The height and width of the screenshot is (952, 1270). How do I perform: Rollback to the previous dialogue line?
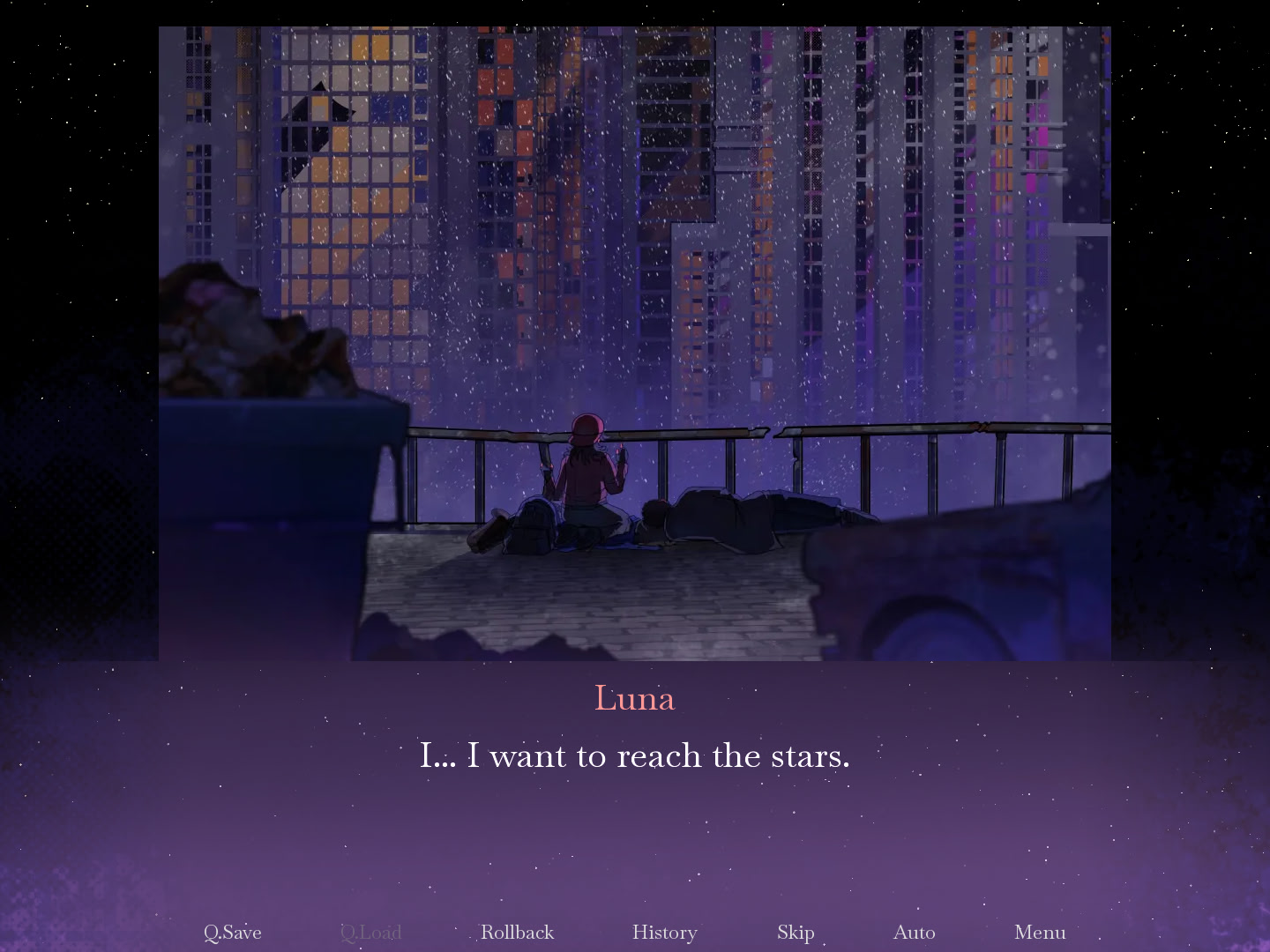click(517, 932)
